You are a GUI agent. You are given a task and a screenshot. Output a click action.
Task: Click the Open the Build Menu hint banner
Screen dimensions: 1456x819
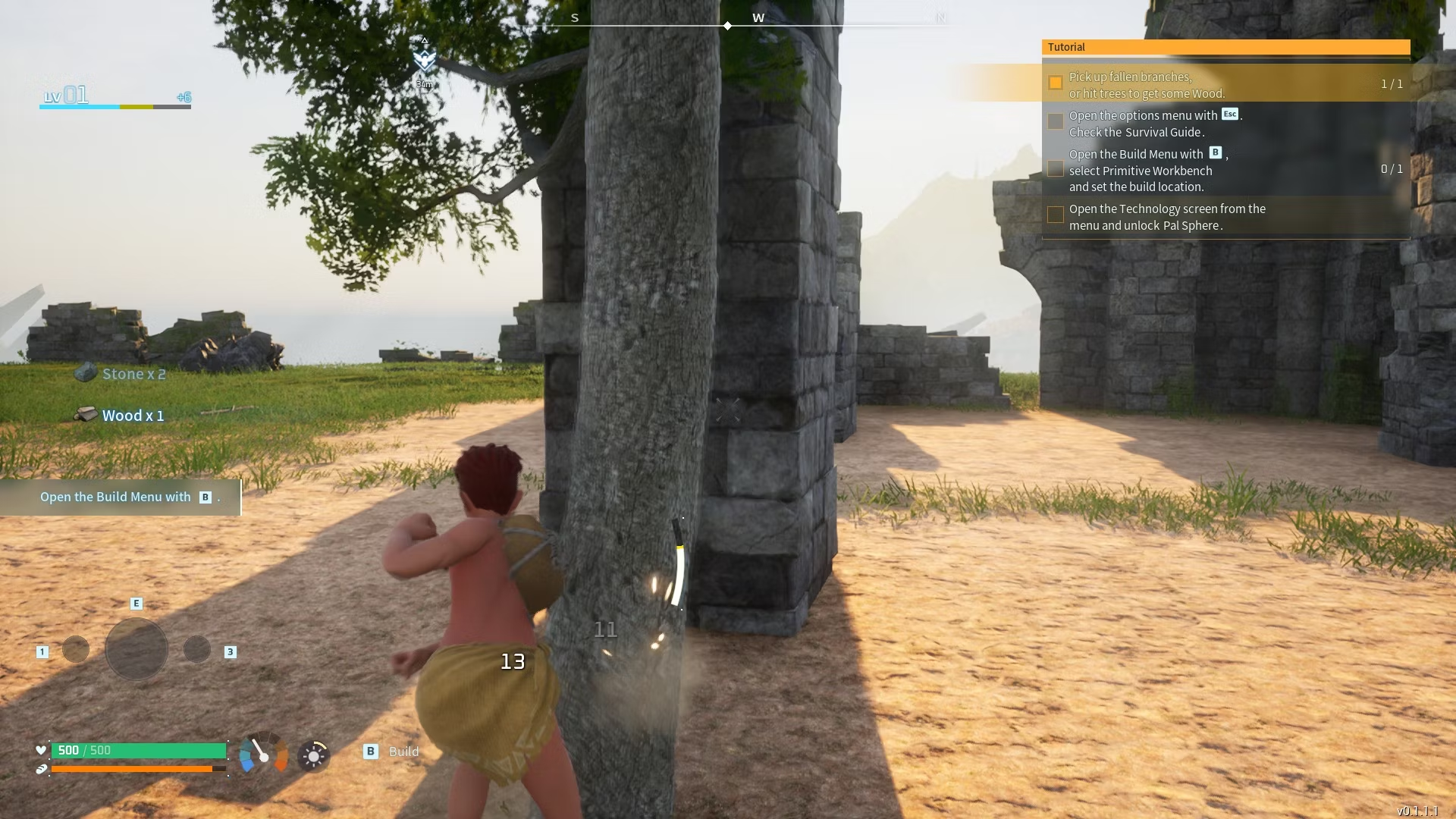121,497
